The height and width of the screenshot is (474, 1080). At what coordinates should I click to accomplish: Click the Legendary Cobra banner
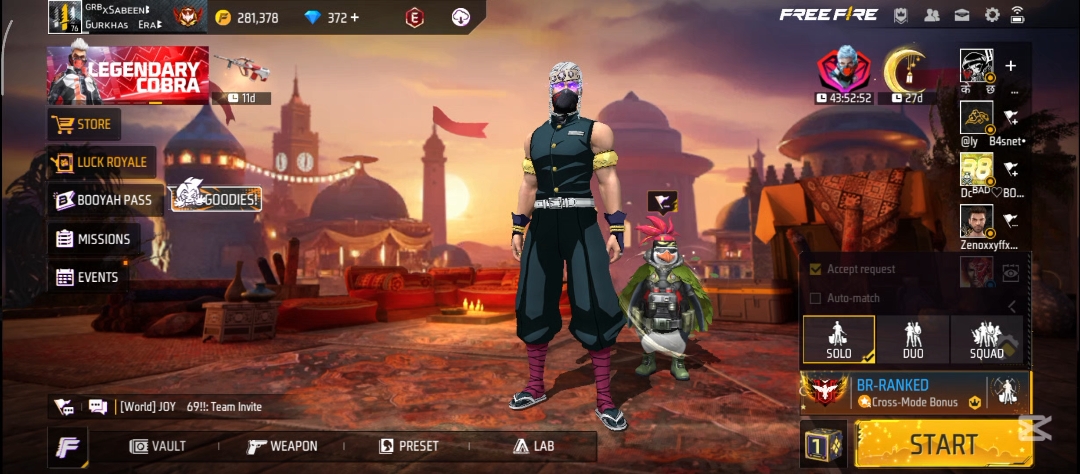click(128, 76)
